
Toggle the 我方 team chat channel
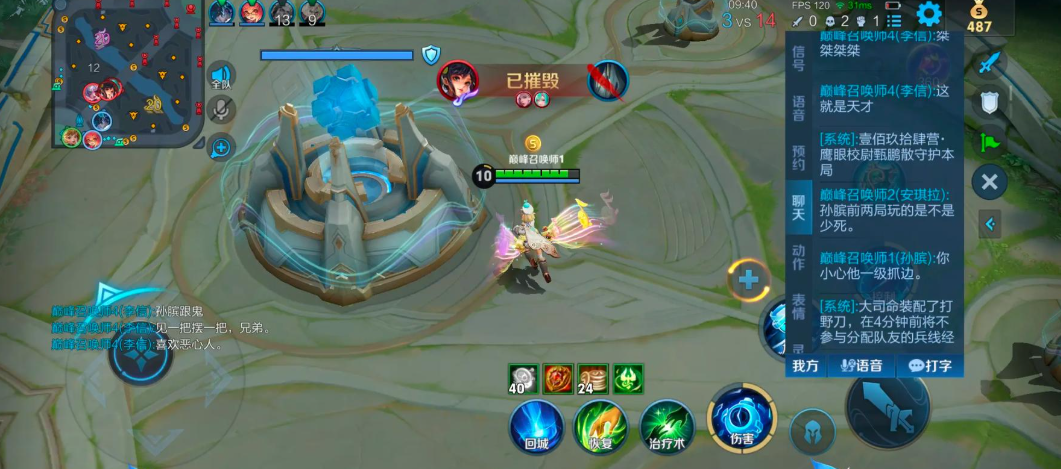(806, 366)
